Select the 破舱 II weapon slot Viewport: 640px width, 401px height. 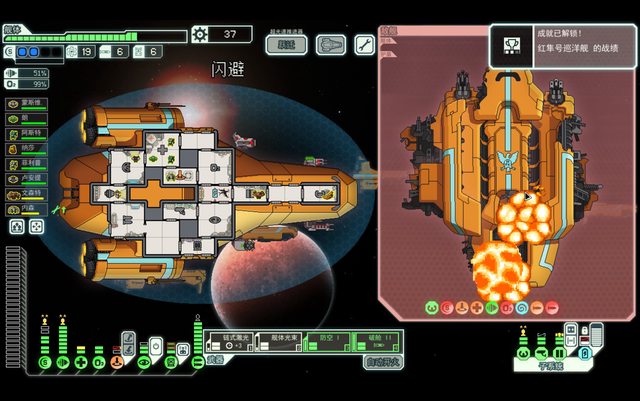click(378, 342)
